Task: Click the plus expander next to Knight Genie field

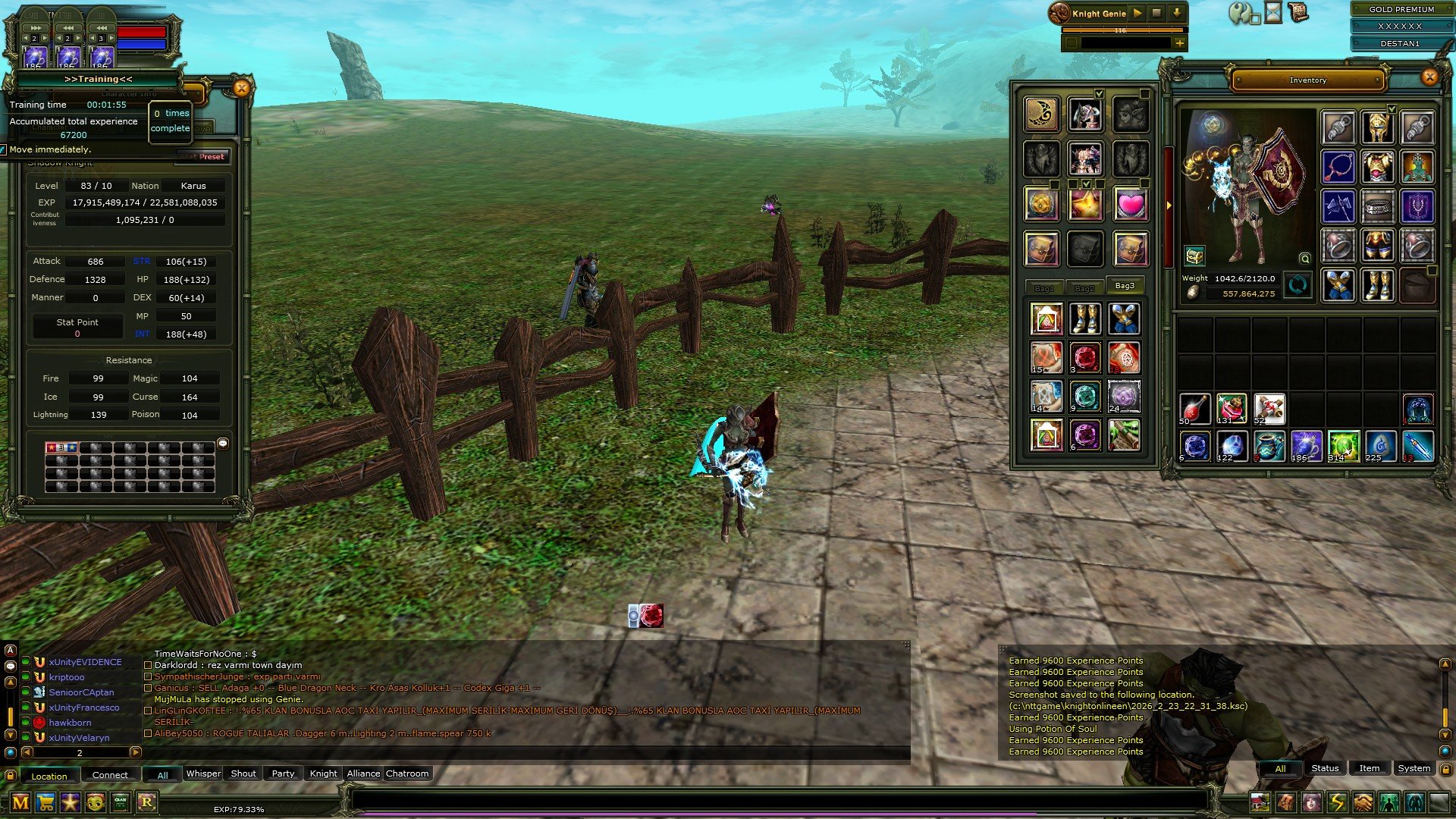Action: pos(1180,42)
